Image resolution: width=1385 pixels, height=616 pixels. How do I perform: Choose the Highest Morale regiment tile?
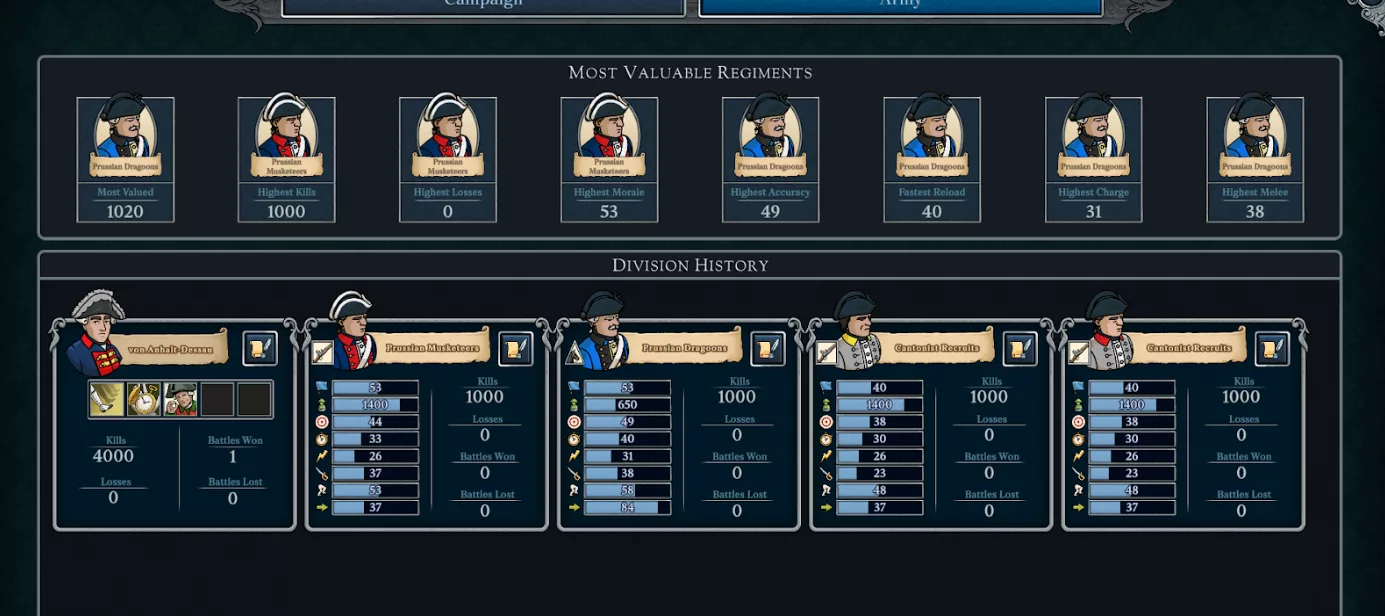click(x=609, y=159)
